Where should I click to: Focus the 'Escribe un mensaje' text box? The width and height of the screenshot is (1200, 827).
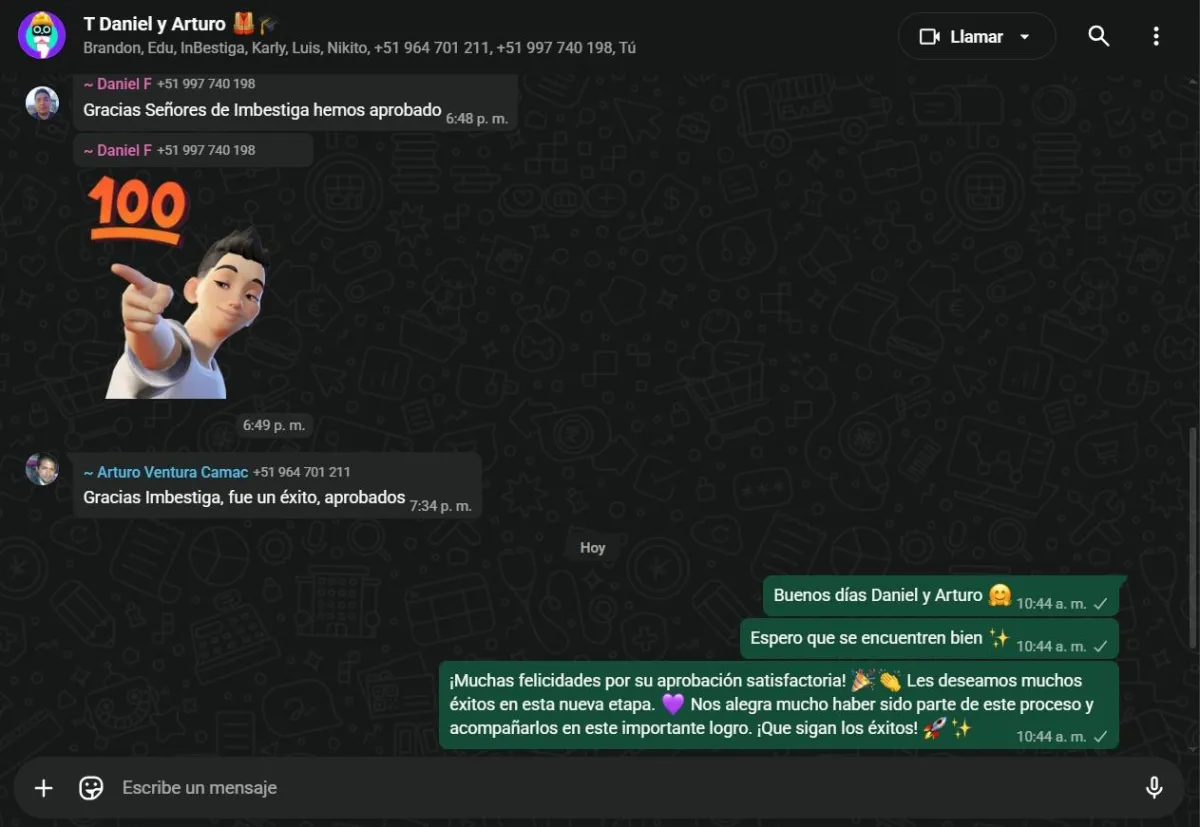click(600, 788)
